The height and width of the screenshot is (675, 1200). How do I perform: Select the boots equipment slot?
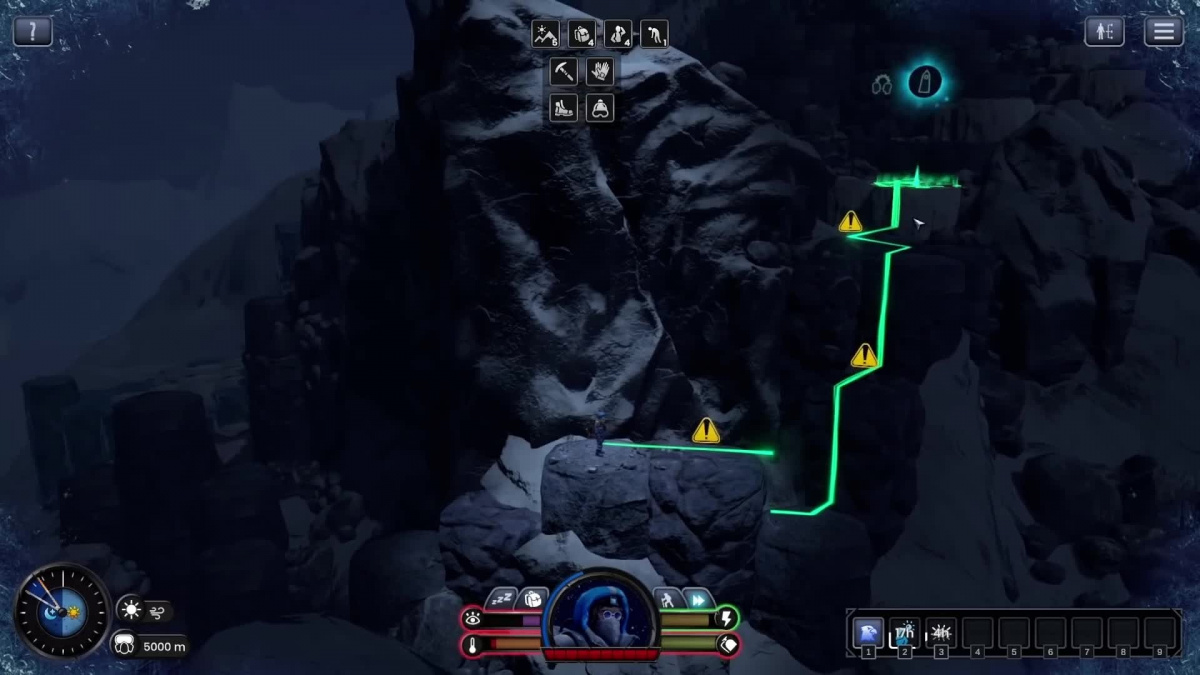pos(564,107)
